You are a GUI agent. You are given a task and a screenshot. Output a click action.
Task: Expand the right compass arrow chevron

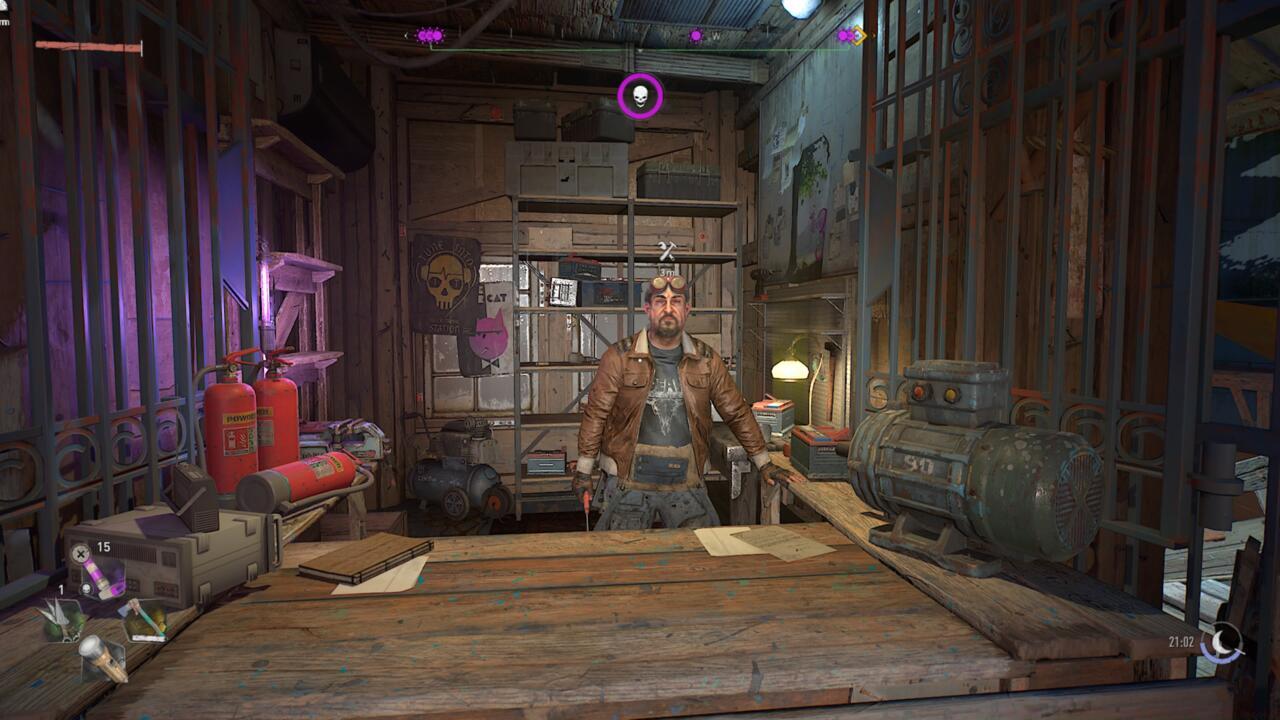(871, 36)
